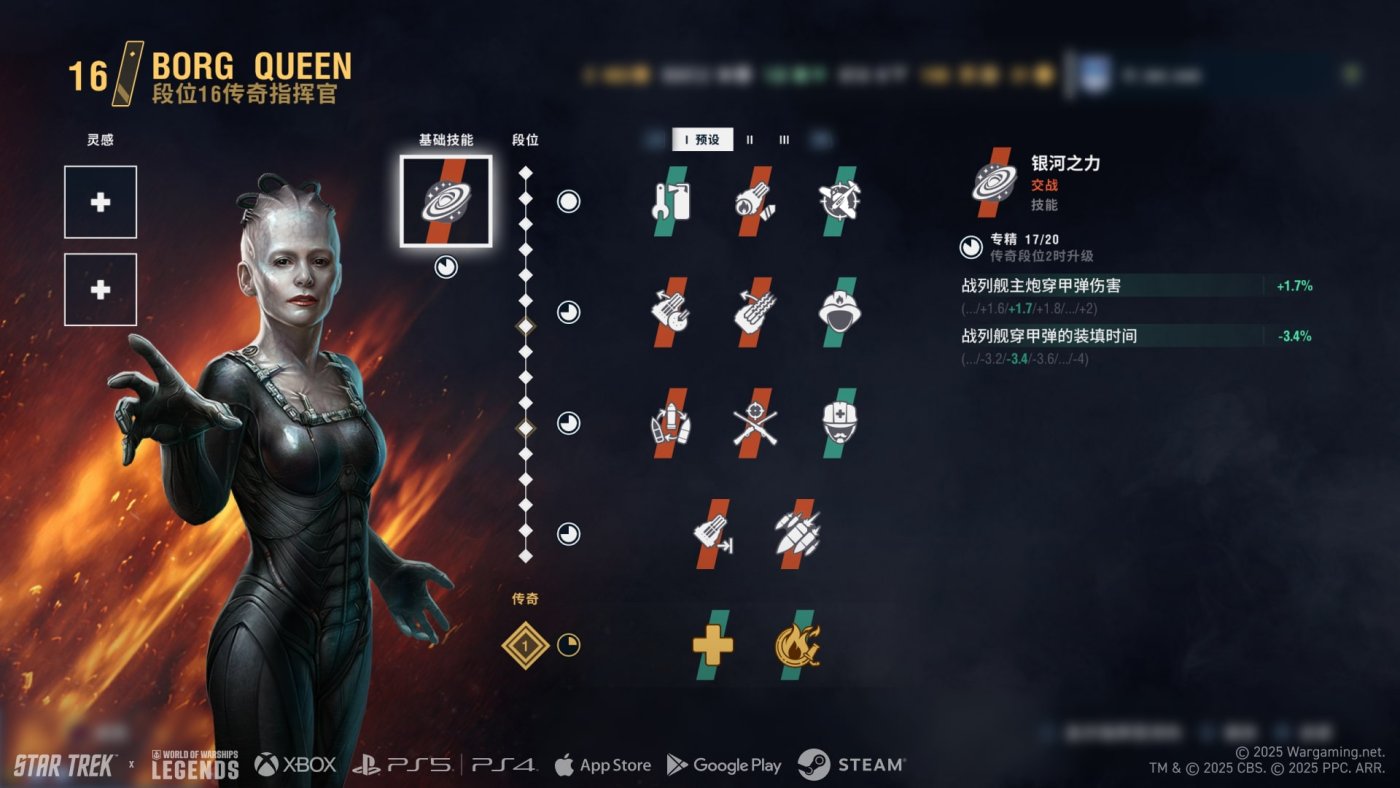Switch to preset tab I 预设
The height and width of the screenshot is (788, 1400).
click(x=703, y=140)
